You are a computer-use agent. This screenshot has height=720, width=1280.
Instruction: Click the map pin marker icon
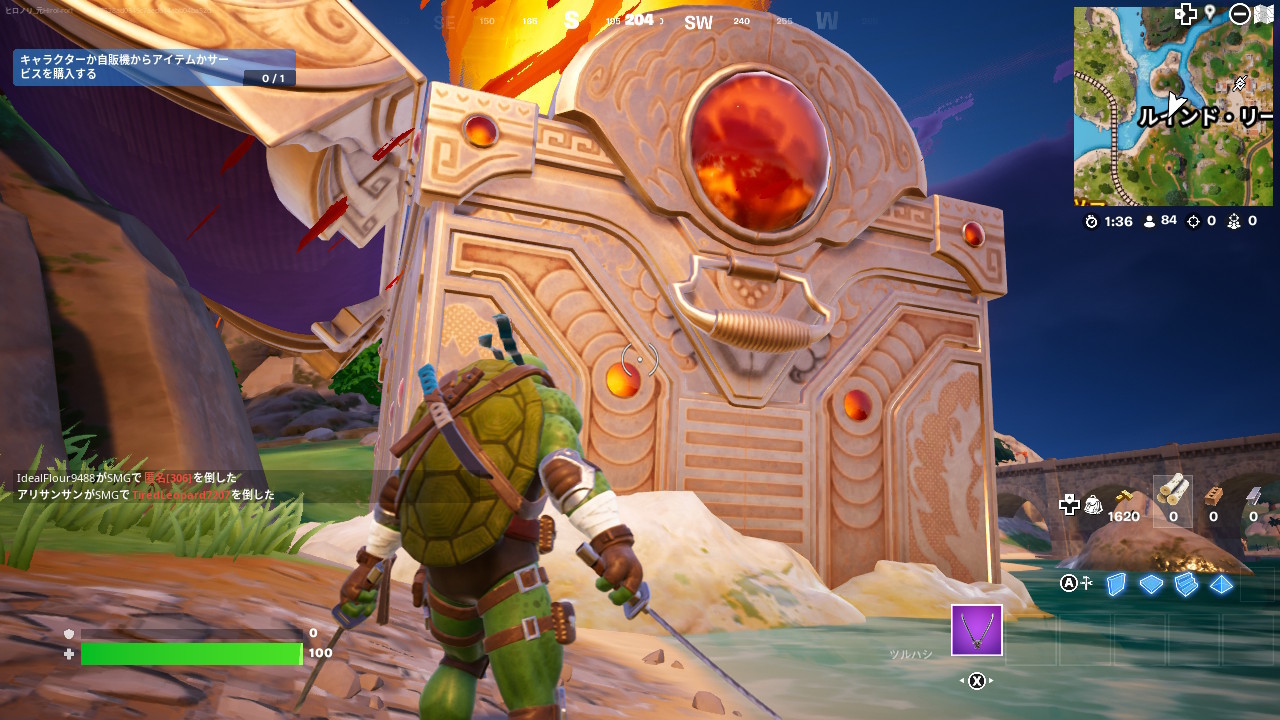(1209, 12)
